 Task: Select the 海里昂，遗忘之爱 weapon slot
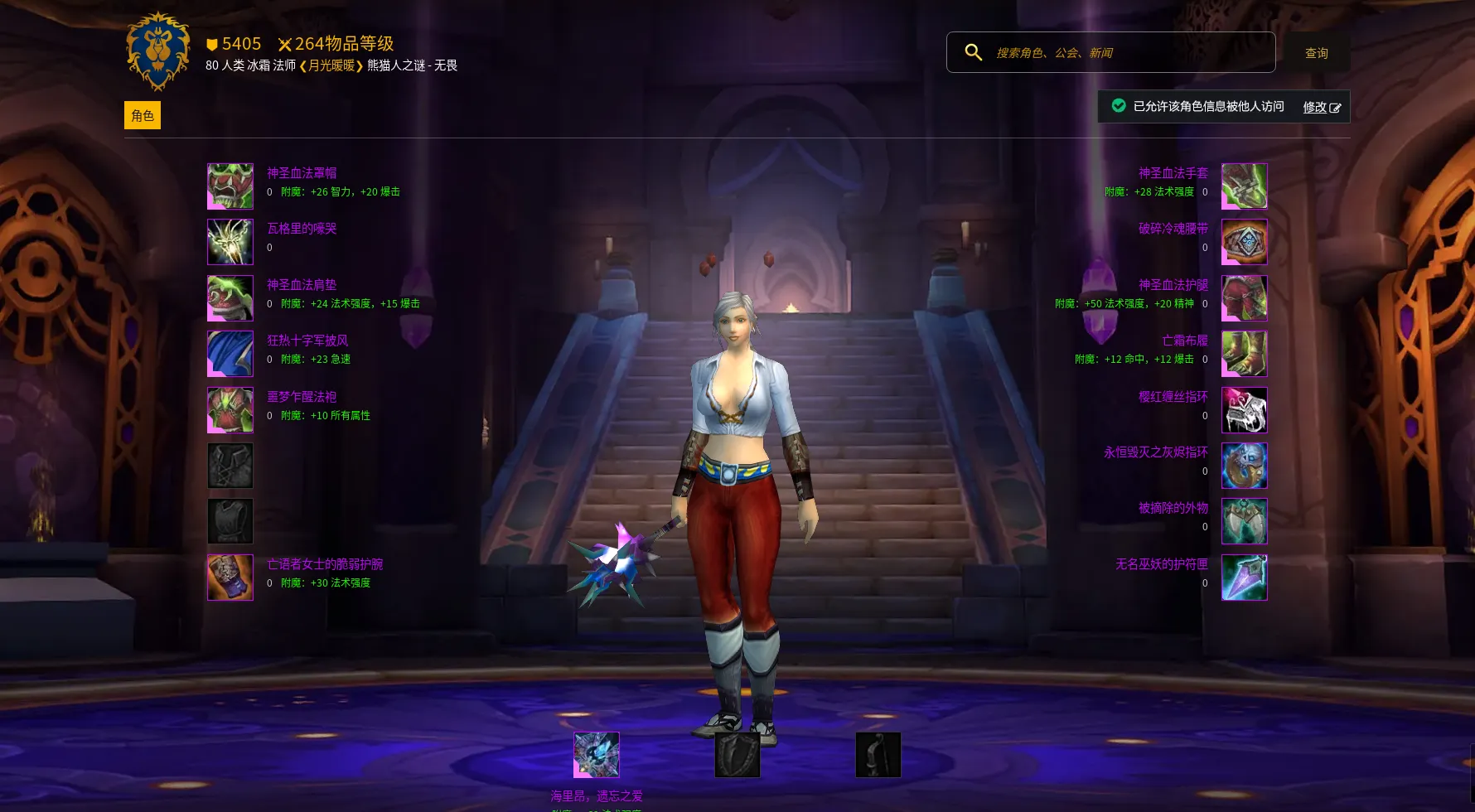click(597, 755)
